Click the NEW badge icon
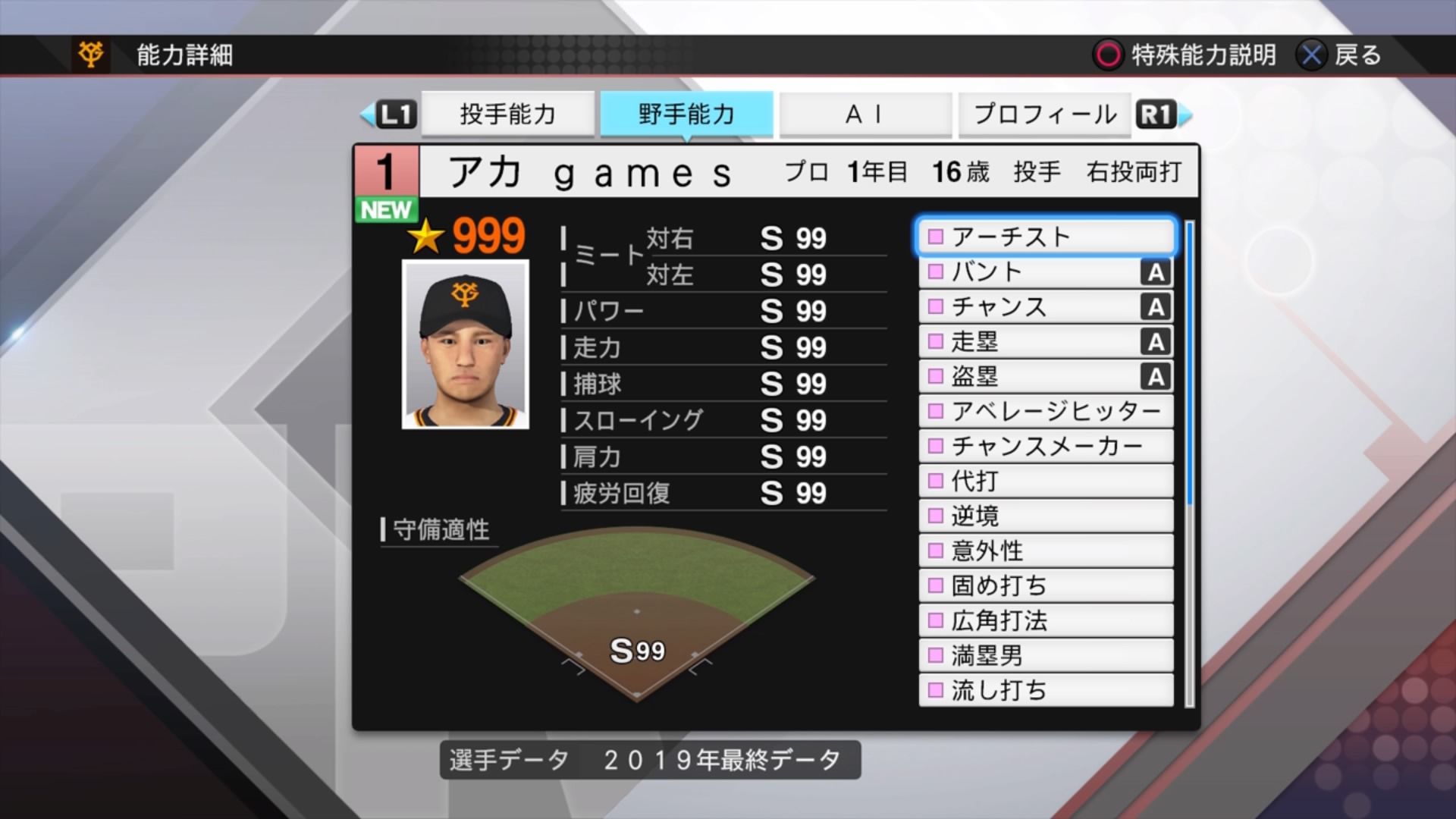1456x819 pixels. click(x=386, y=211)
